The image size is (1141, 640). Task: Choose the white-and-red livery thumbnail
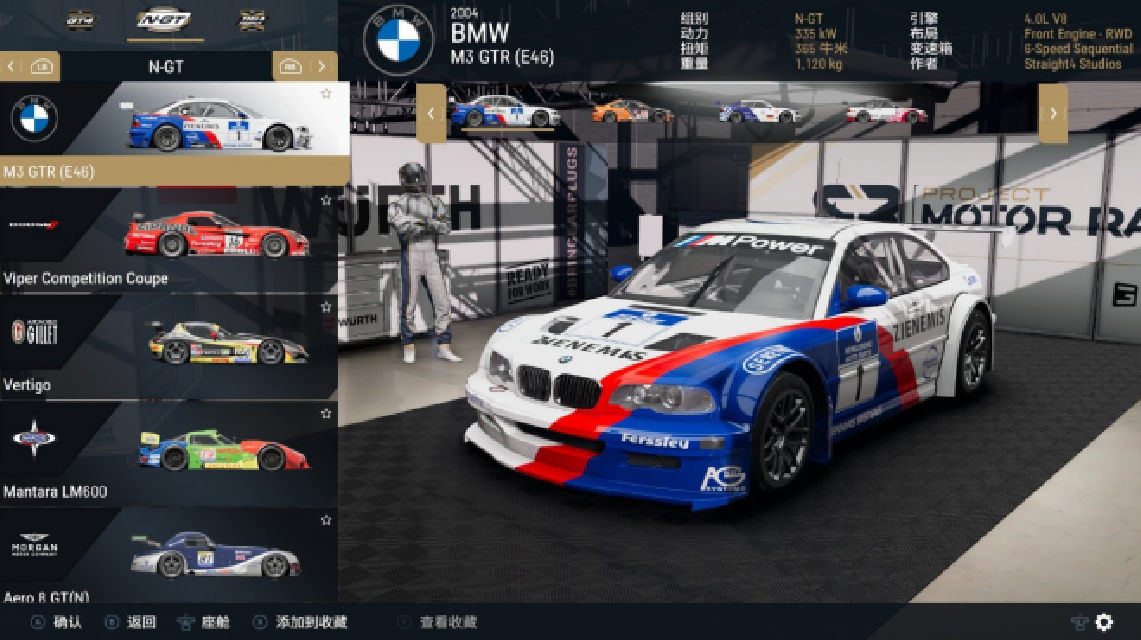click(x=886, y=111)
